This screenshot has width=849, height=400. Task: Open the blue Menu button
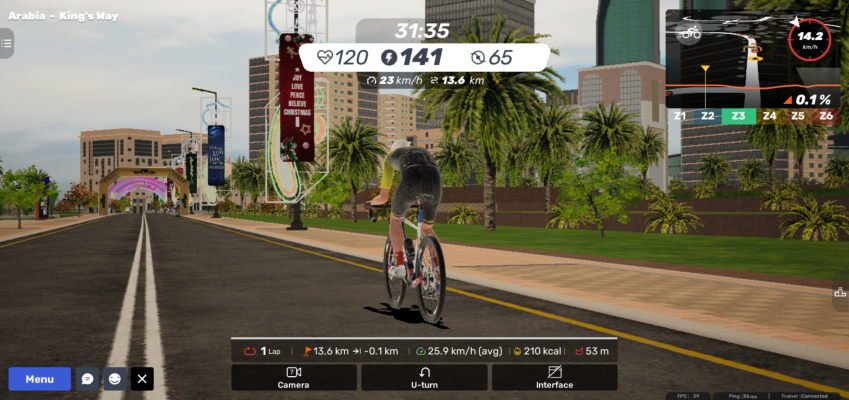40,379
